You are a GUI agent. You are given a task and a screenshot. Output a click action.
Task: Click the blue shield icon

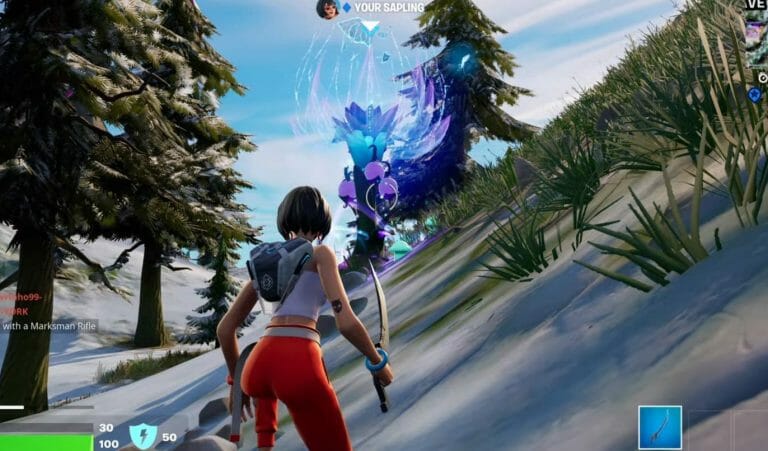tap(143, 436)
